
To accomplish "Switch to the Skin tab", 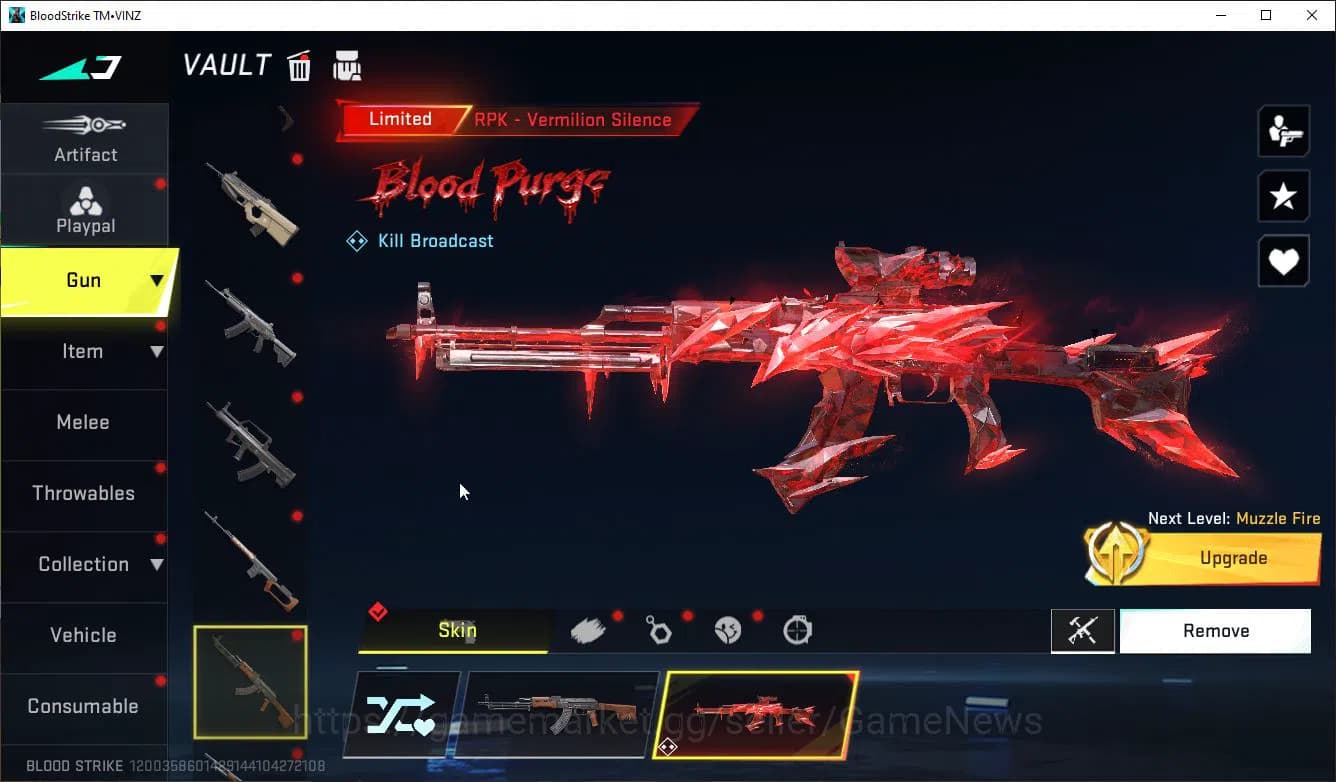I will tap(456, 630).
